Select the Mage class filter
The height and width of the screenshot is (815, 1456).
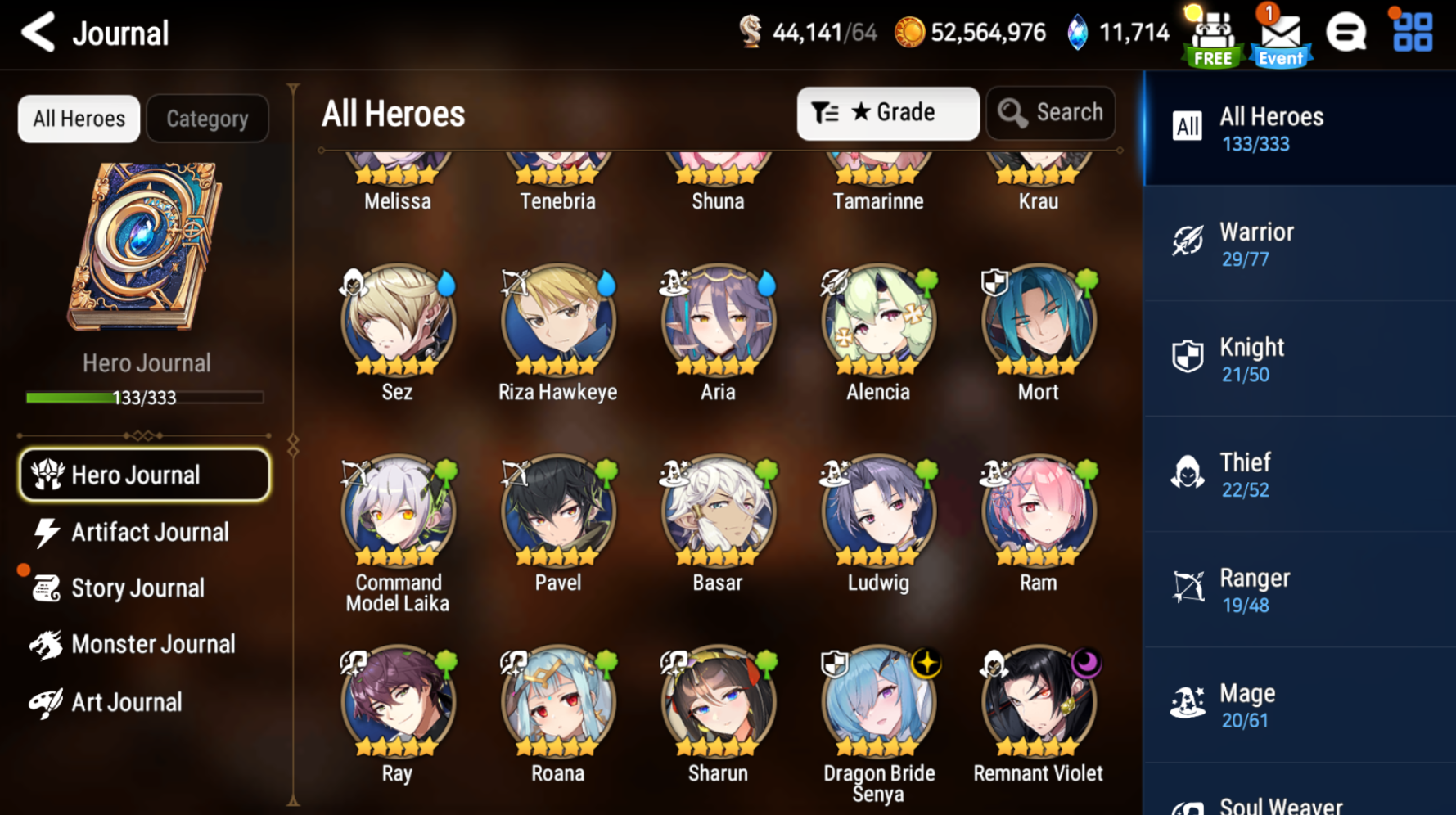[1299, 704]
